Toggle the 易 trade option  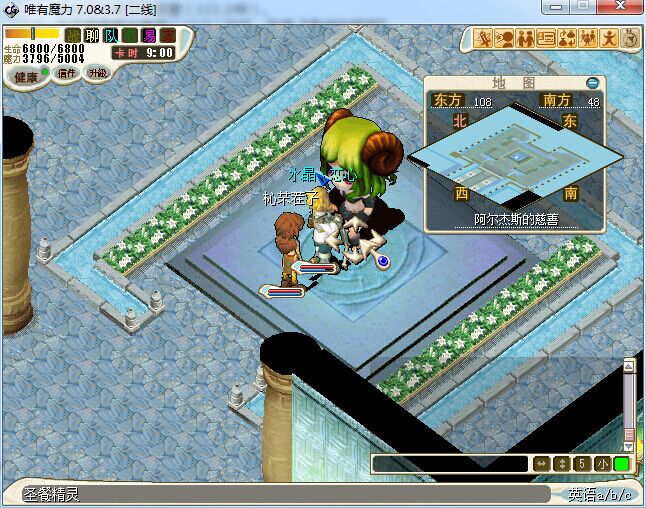(149, 36)
